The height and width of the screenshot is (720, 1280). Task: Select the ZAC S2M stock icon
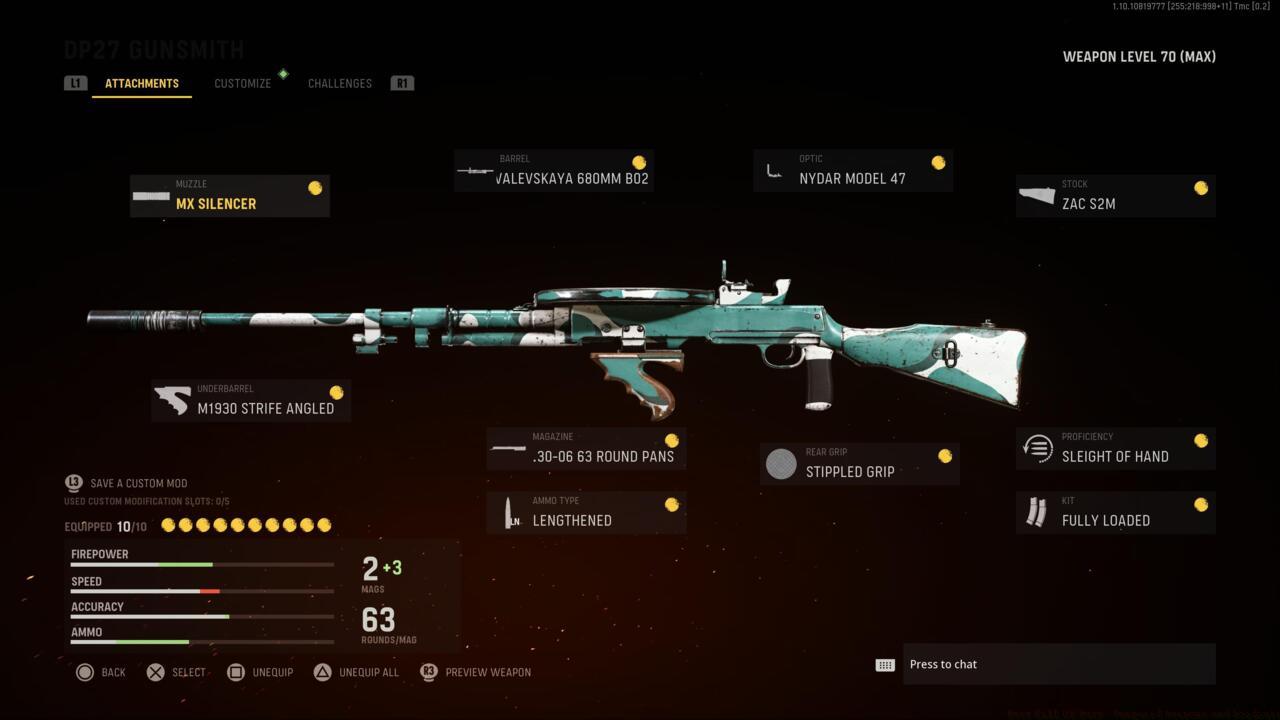tap(1037, 196)
